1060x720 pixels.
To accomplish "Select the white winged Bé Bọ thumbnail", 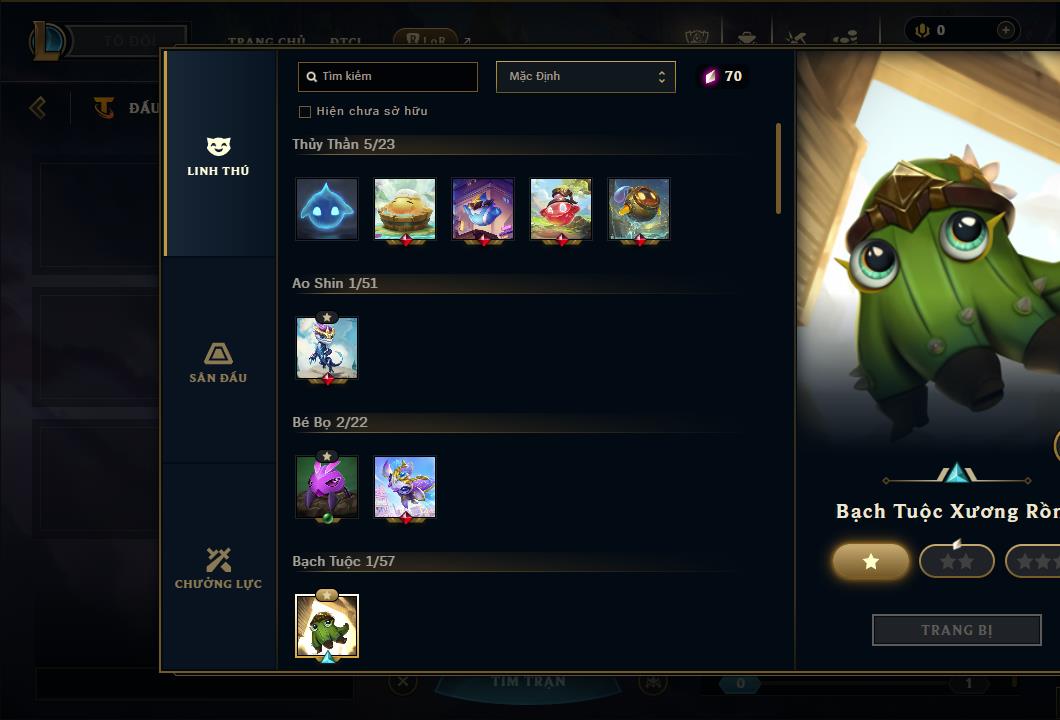I will [405, 487].
